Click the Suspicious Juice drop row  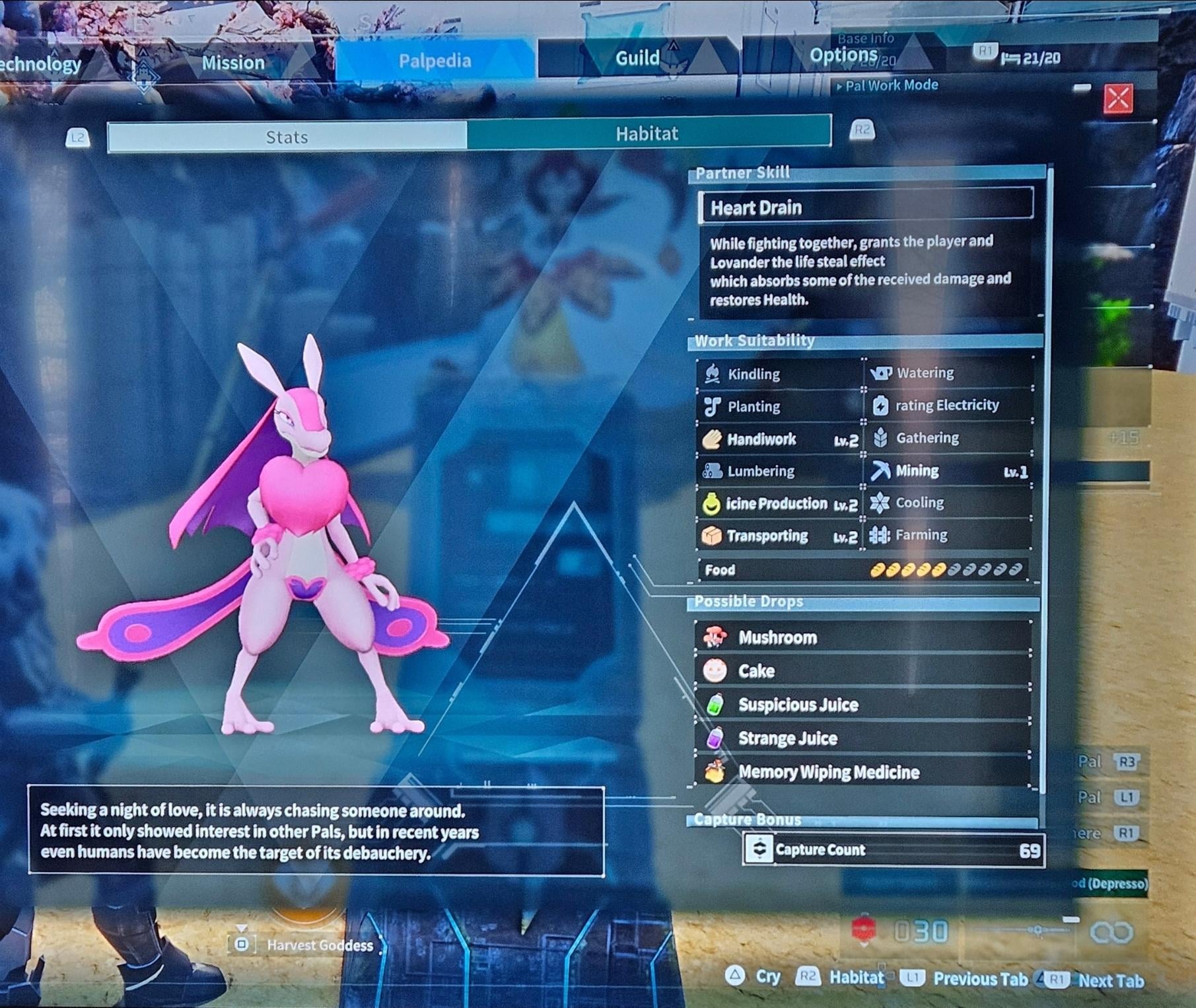pyautogui.click(x=862, y=705)
